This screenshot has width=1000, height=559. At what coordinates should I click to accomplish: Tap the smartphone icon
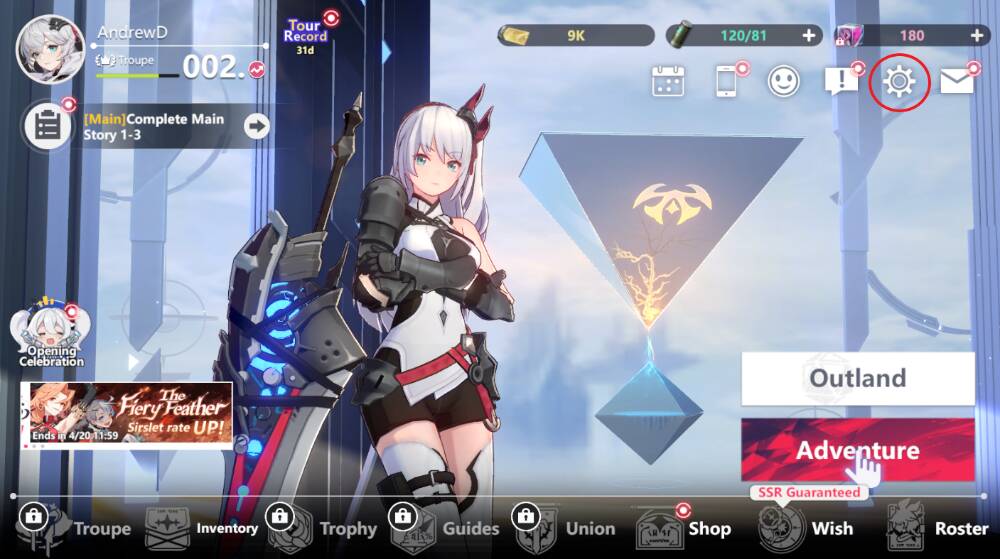[727, 81]
